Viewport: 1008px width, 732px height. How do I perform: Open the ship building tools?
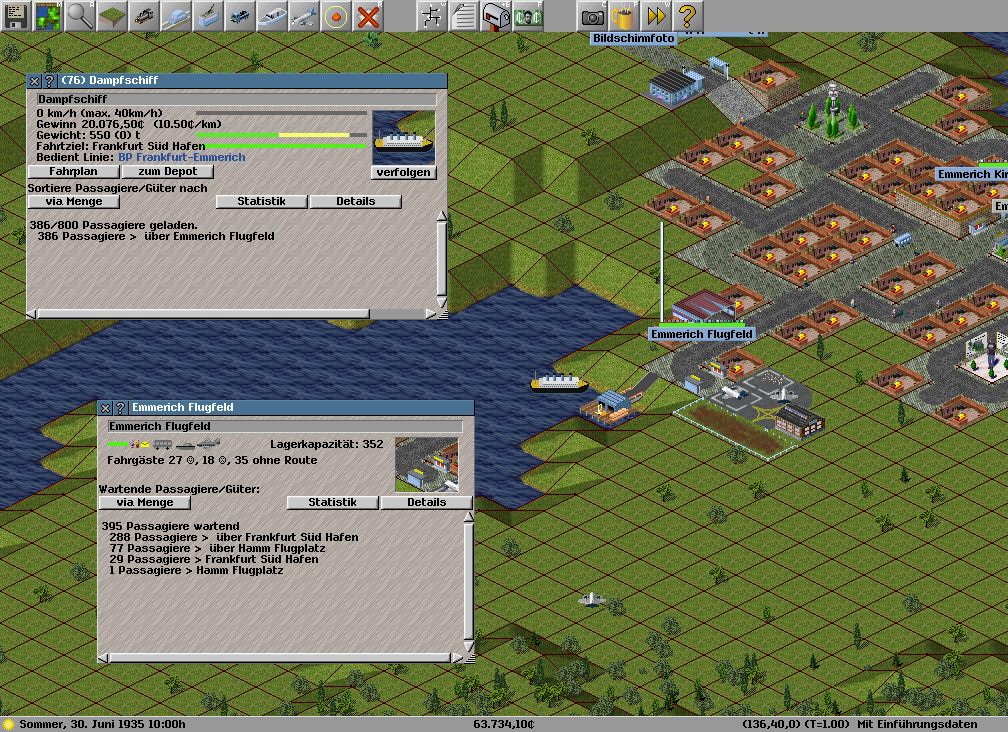click(x=272, y=16)
